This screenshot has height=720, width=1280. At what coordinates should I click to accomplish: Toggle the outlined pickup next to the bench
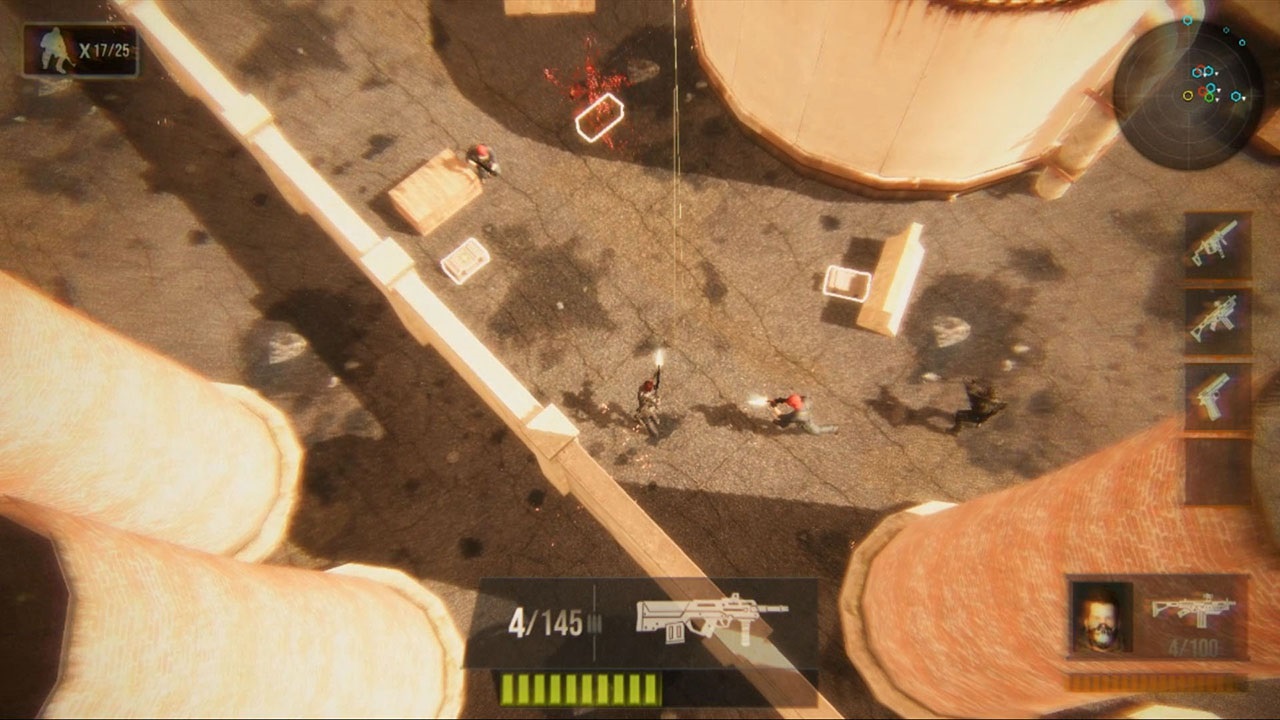tap(849, 281)
